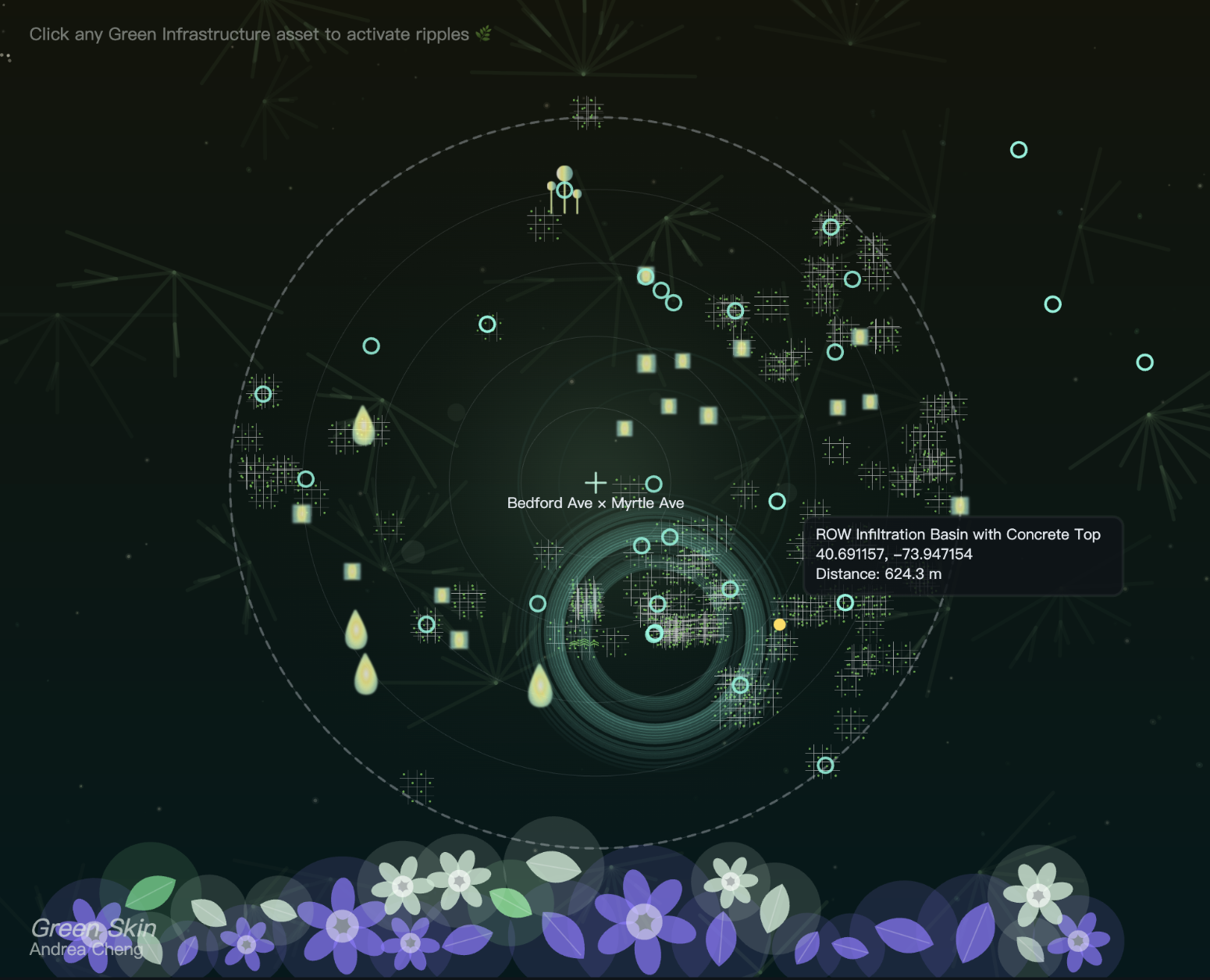
Task: Activate the zigzag swale marker inside the ripple
Action: [584, 642]
